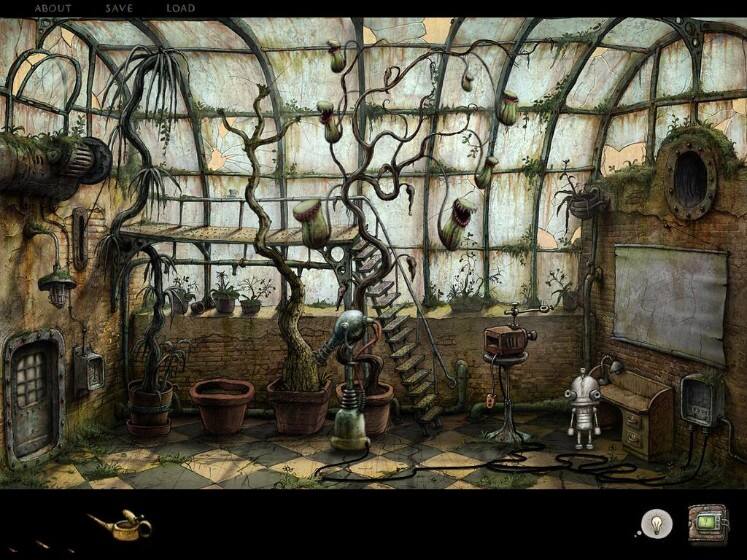This screenshot has height=560, width=747.
Task: Open the About menu
Action: pyautogui.click(x=53, y=8)
